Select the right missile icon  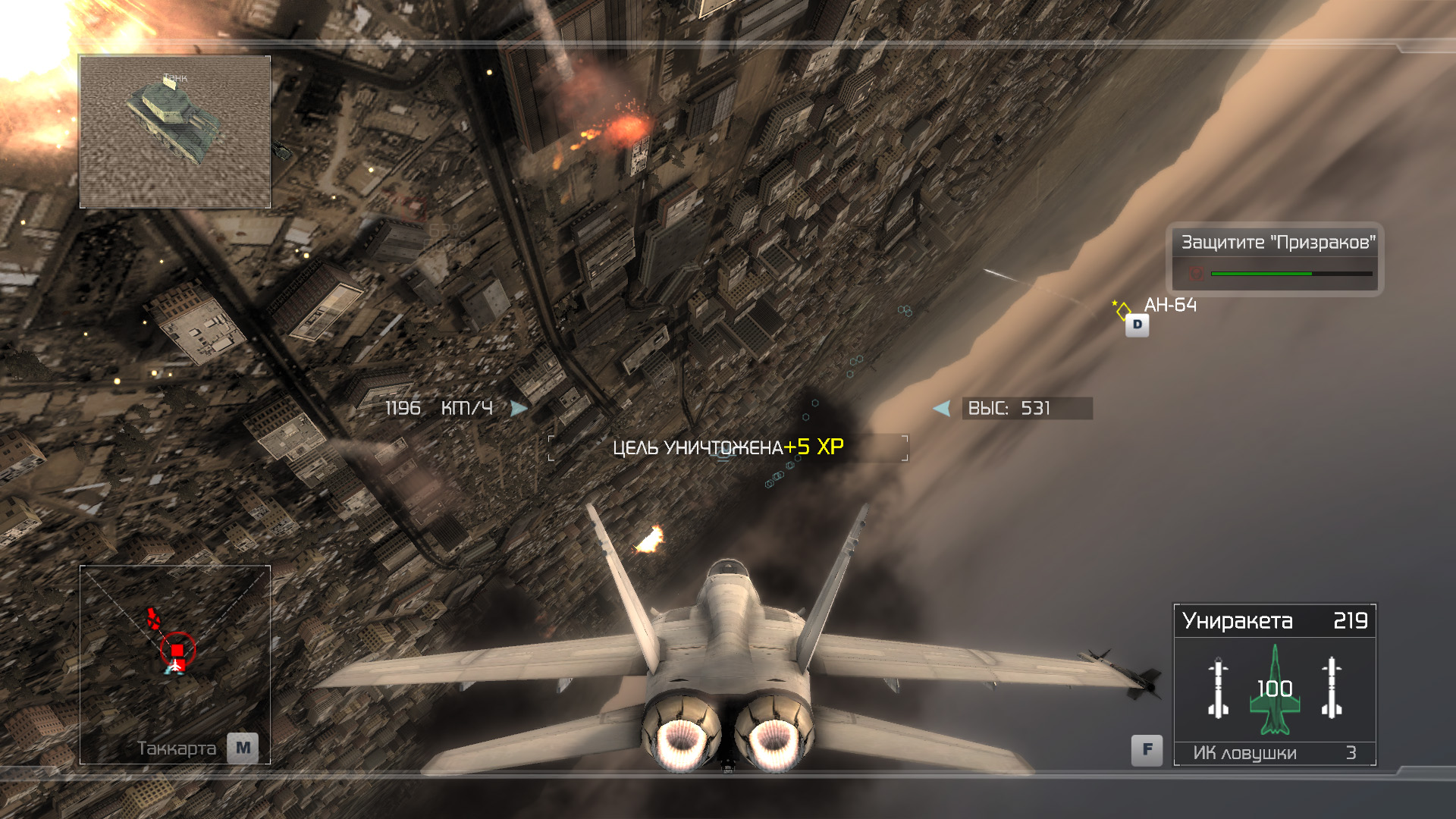click(1332, 689)
